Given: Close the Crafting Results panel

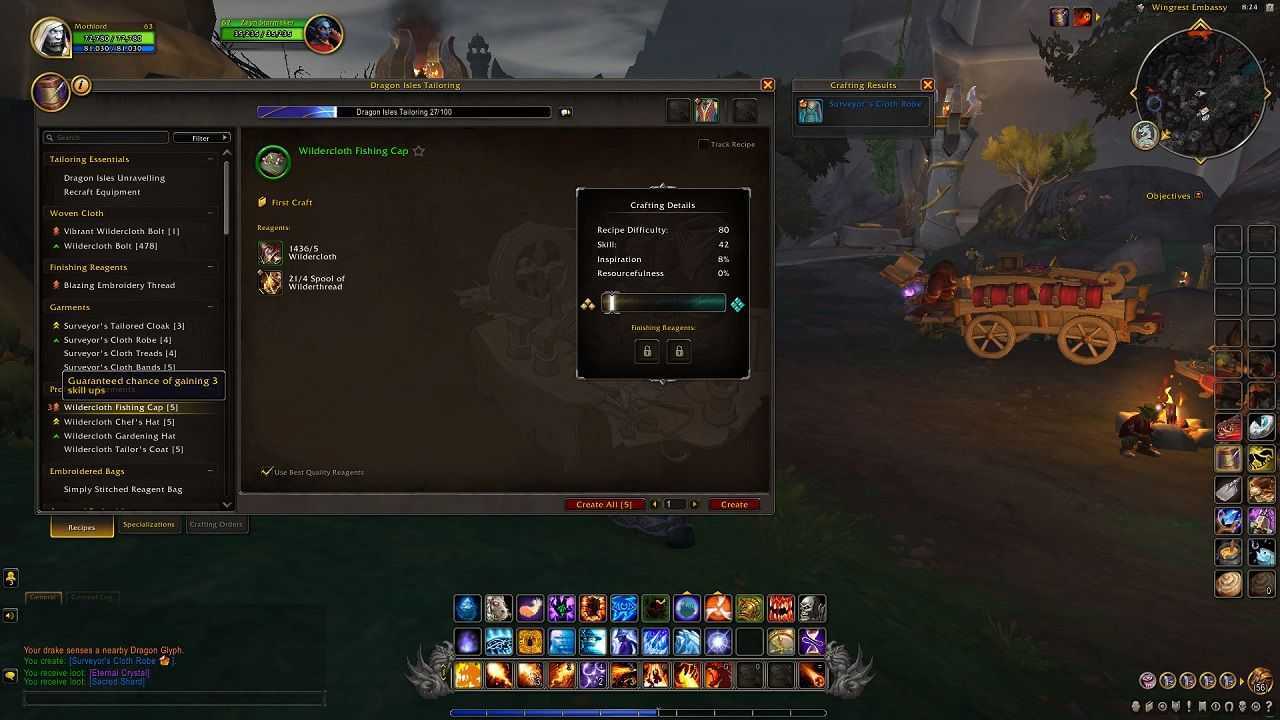Looking at the screenshot, I should 927,85.
